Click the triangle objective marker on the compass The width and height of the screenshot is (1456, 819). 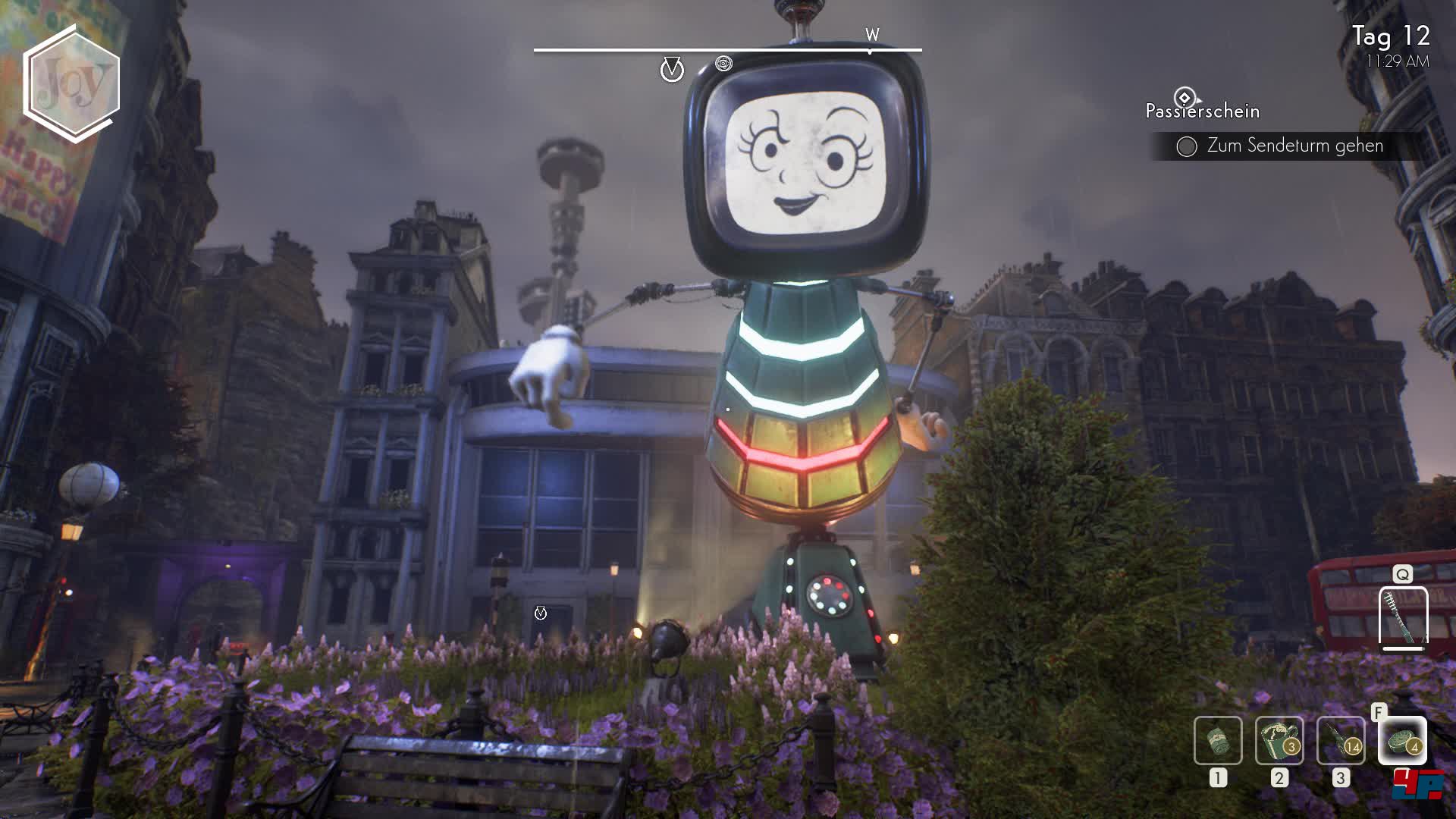point(672,70)
